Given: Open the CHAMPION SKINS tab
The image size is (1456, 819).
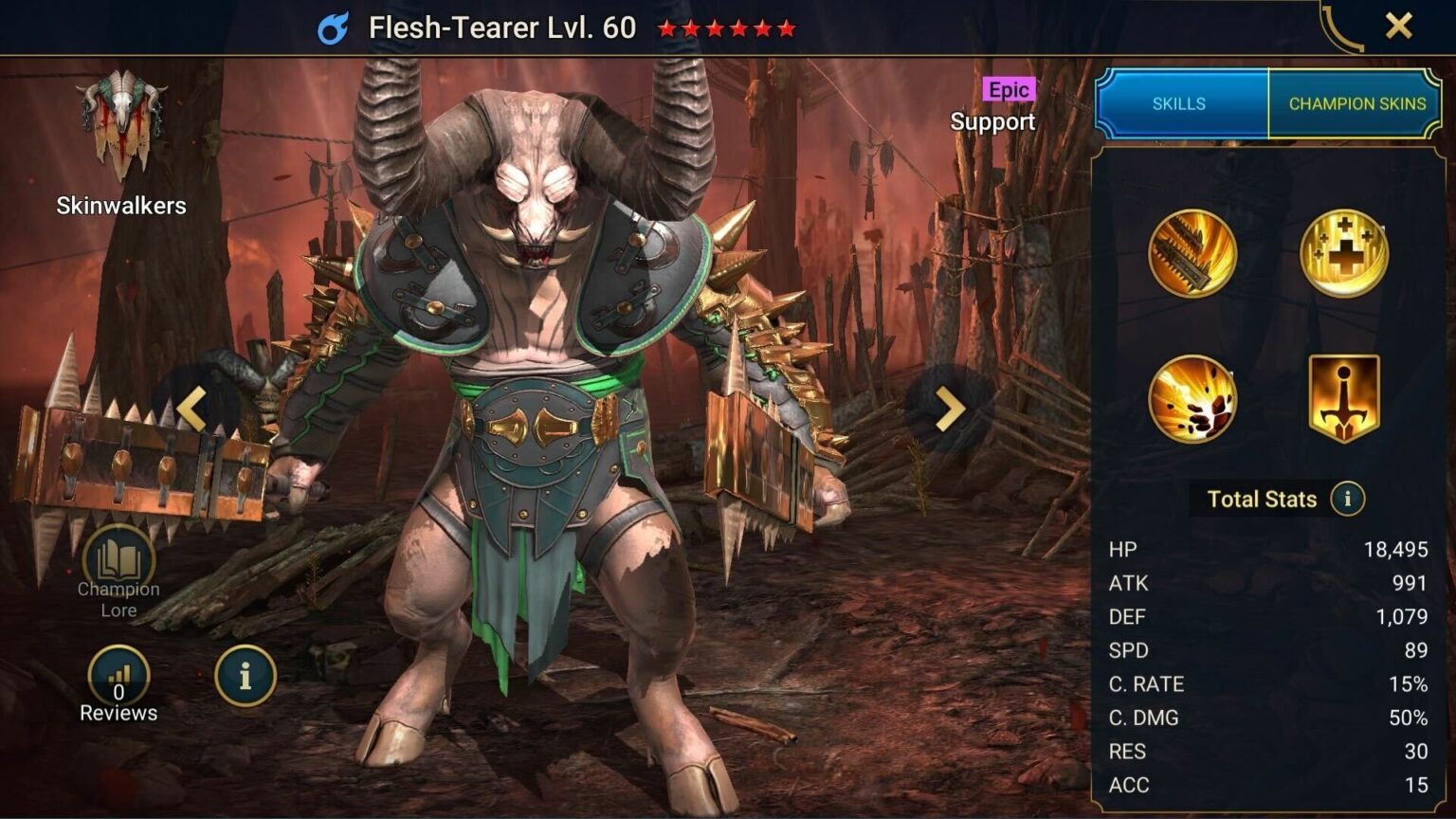Looking at the screenshot, I should [1356, 103].
